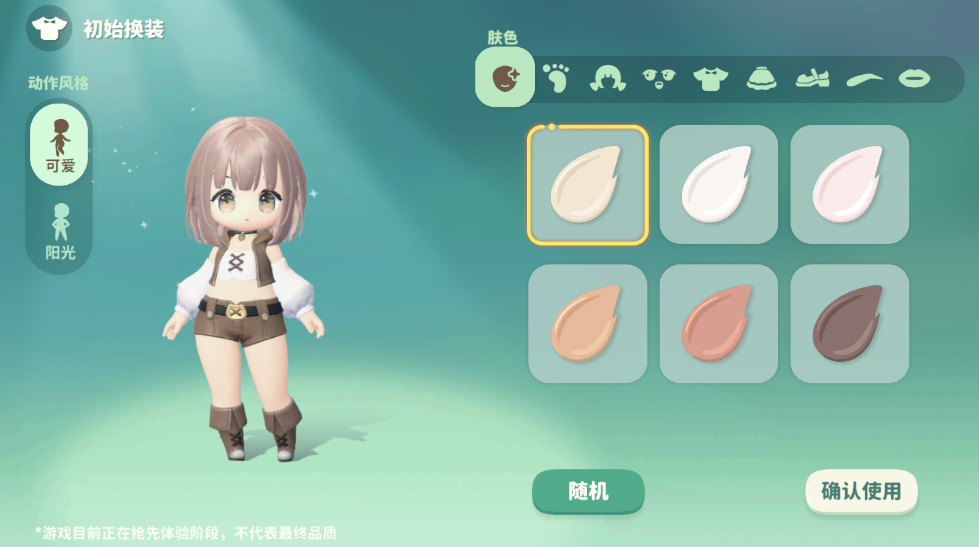
Task: Open the skin color face tab
Action: coord(505,77)
